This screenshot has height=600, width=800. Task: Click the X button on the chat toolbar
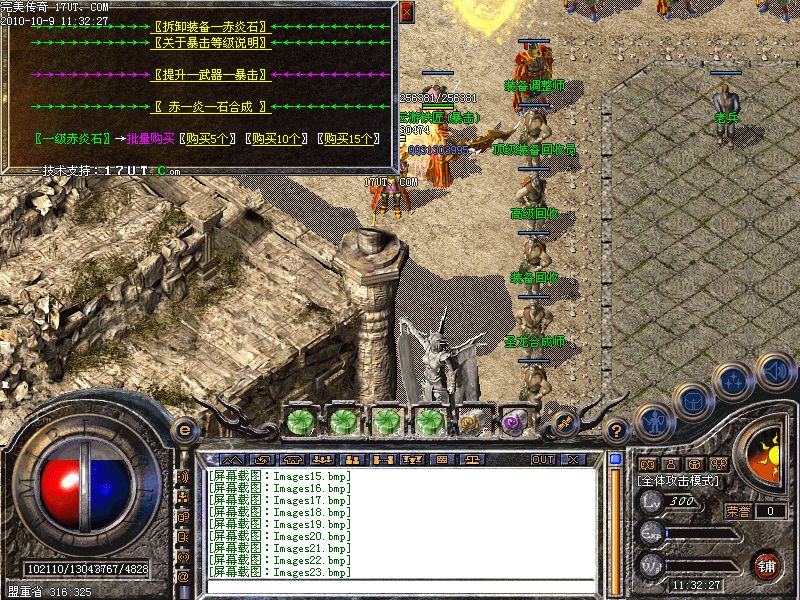pos(572,459)
